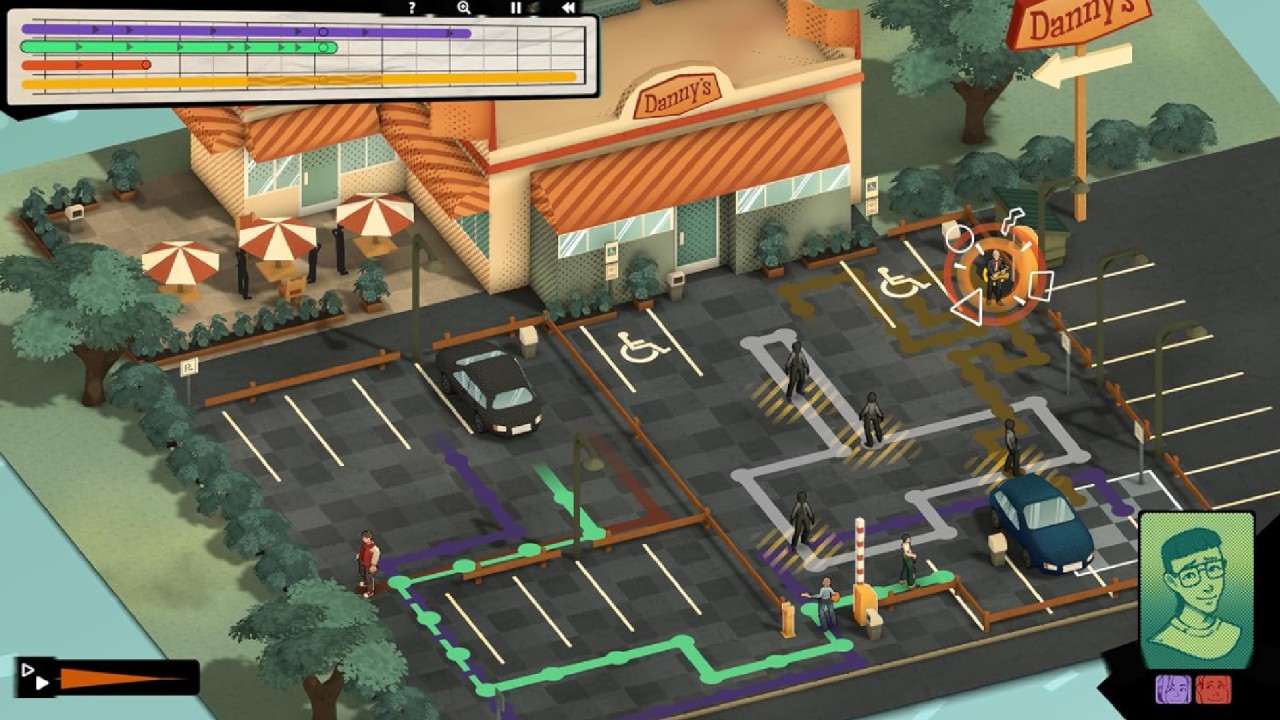Choose the squiggle action on radial ring
Viewport: 1280px width, 720px height.
[x=1014, y=221]
